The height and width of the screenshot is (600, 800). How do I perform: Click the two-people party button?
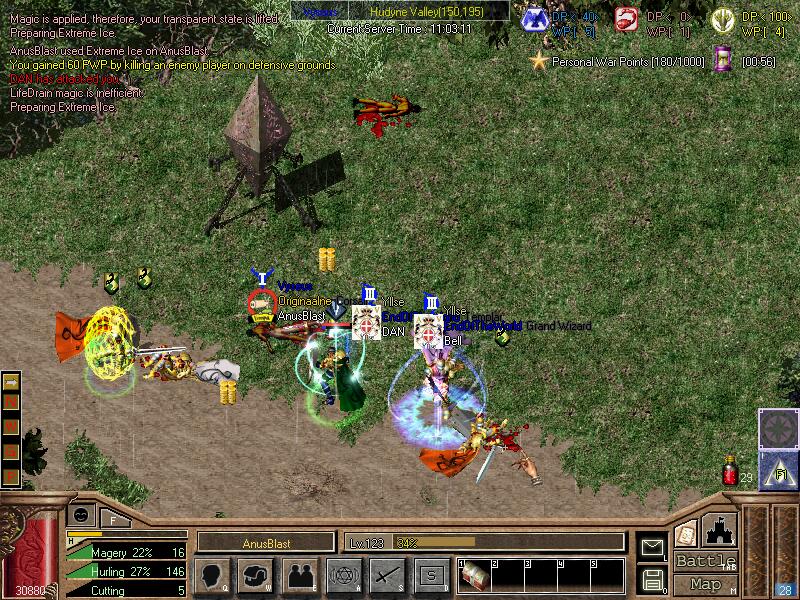point(299,575)
